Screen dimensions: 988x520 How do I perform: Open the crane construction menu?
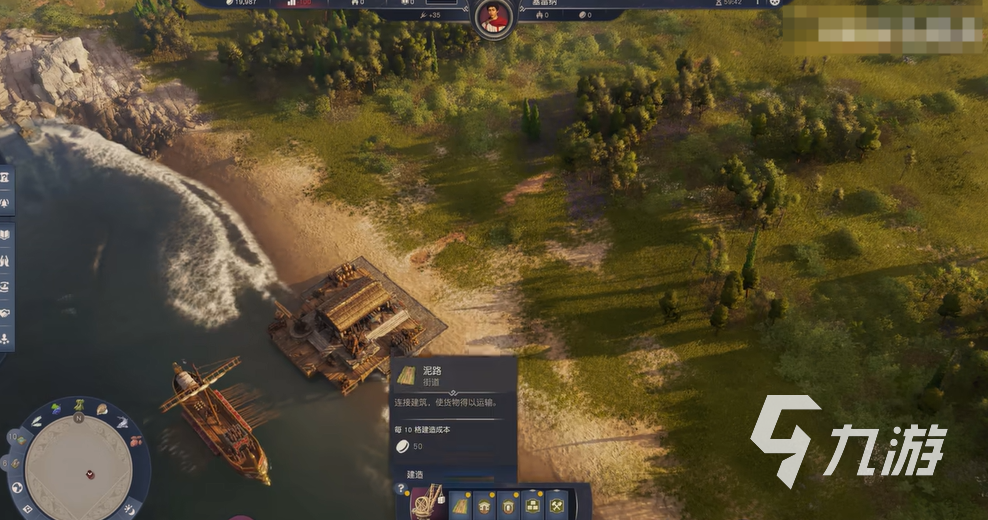click(426, 502)
